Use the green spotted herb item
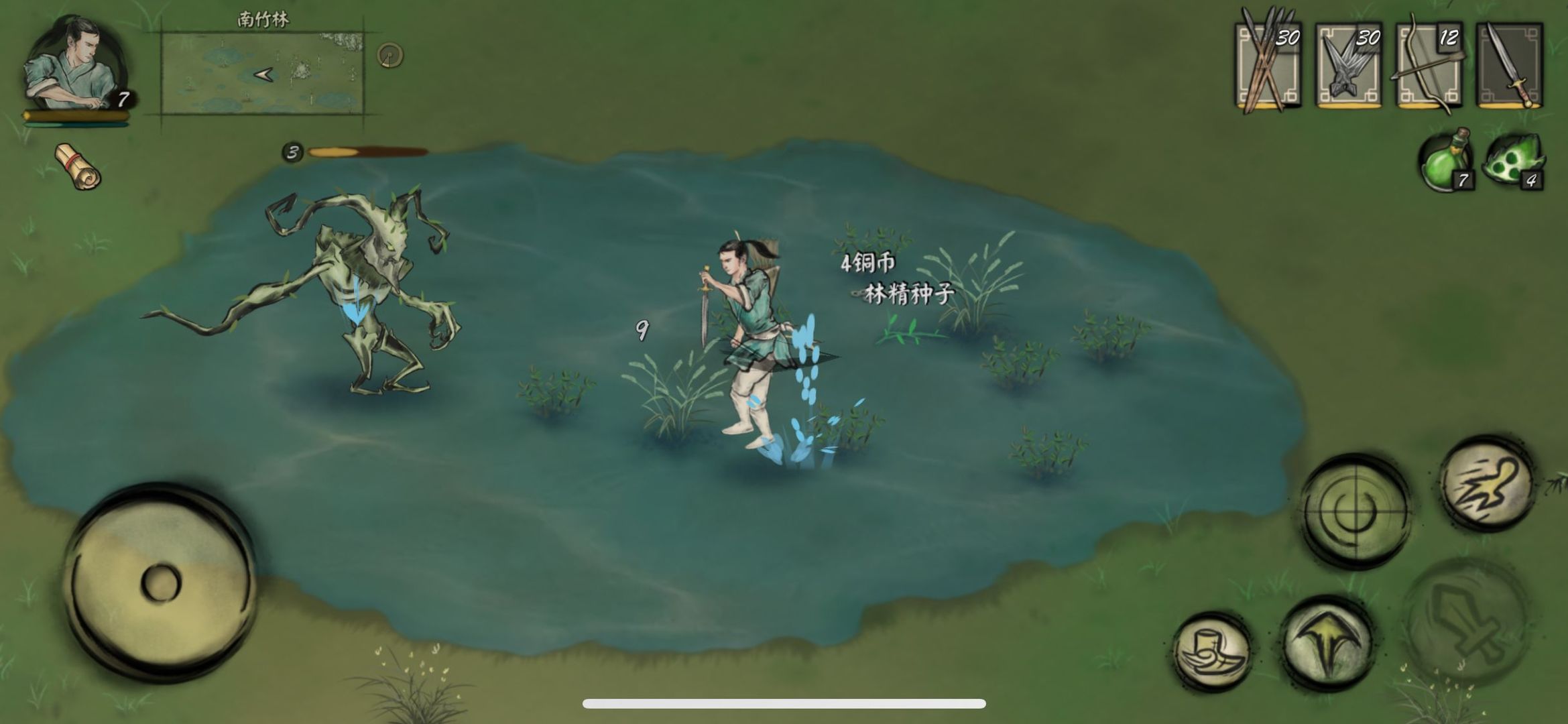The image size is (1568, 724). coord(1514,161)
